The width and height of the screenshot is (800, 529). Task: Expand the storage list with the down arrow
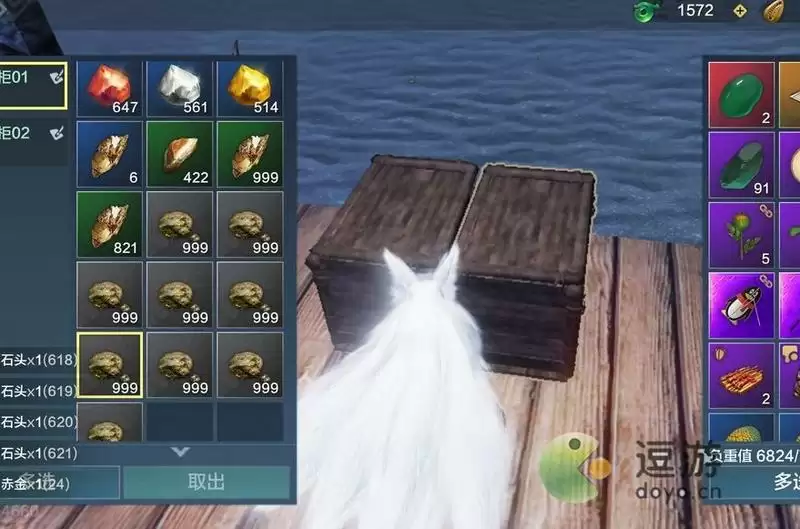[x=180, y=452]
